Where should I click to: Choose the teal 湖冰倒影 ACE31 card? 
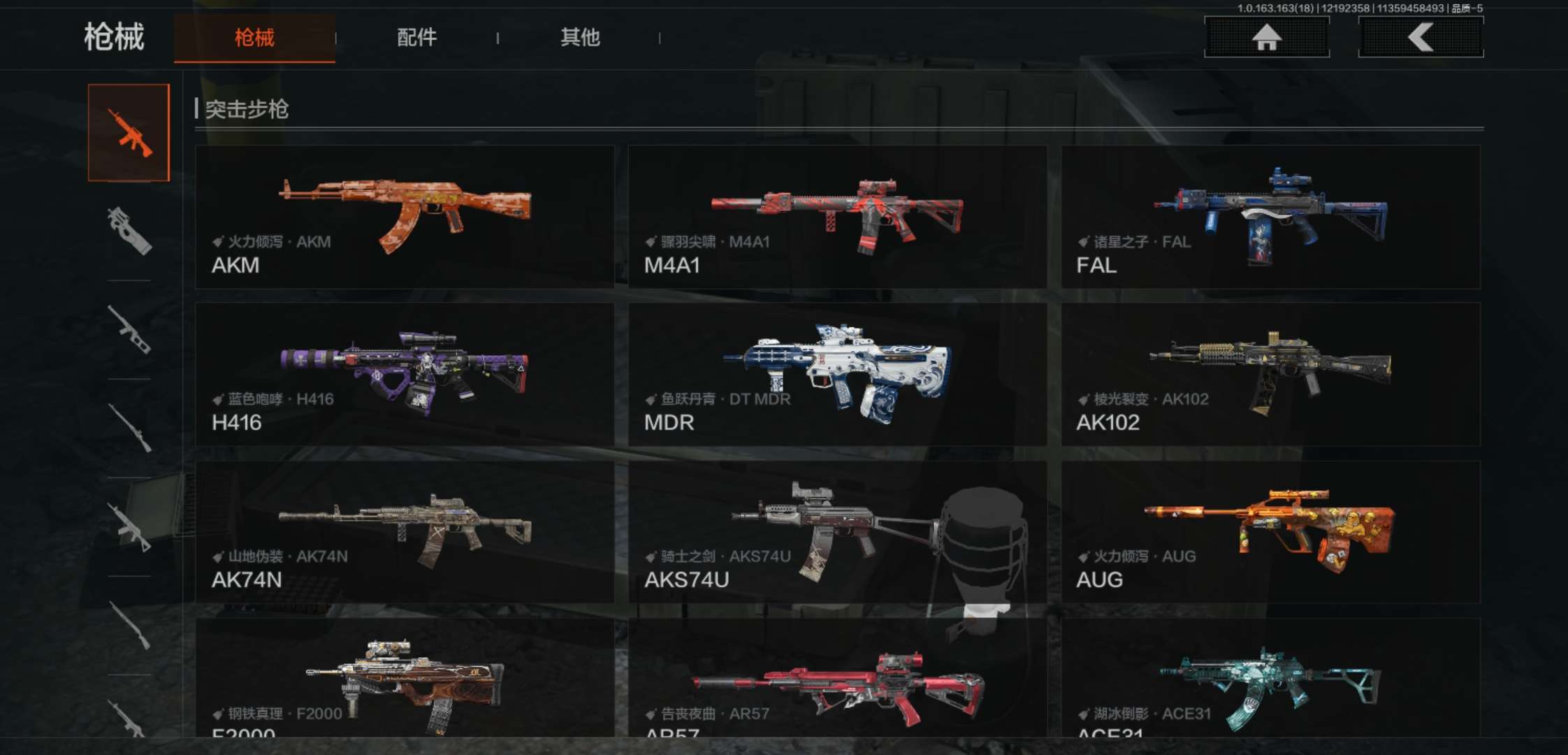point(1270,678)
